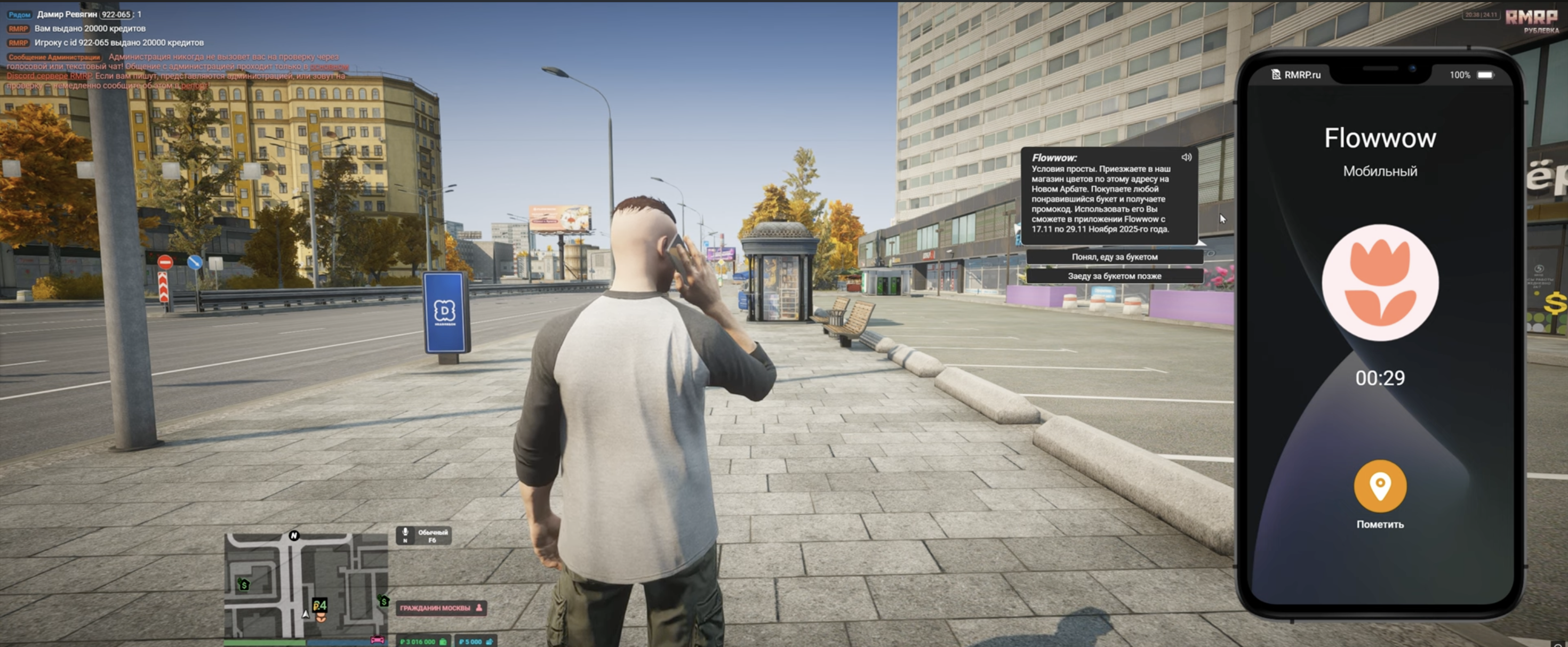1568x647 pixels.
Task: Click the pink car marker on minimap
Action: coord(378,640)
